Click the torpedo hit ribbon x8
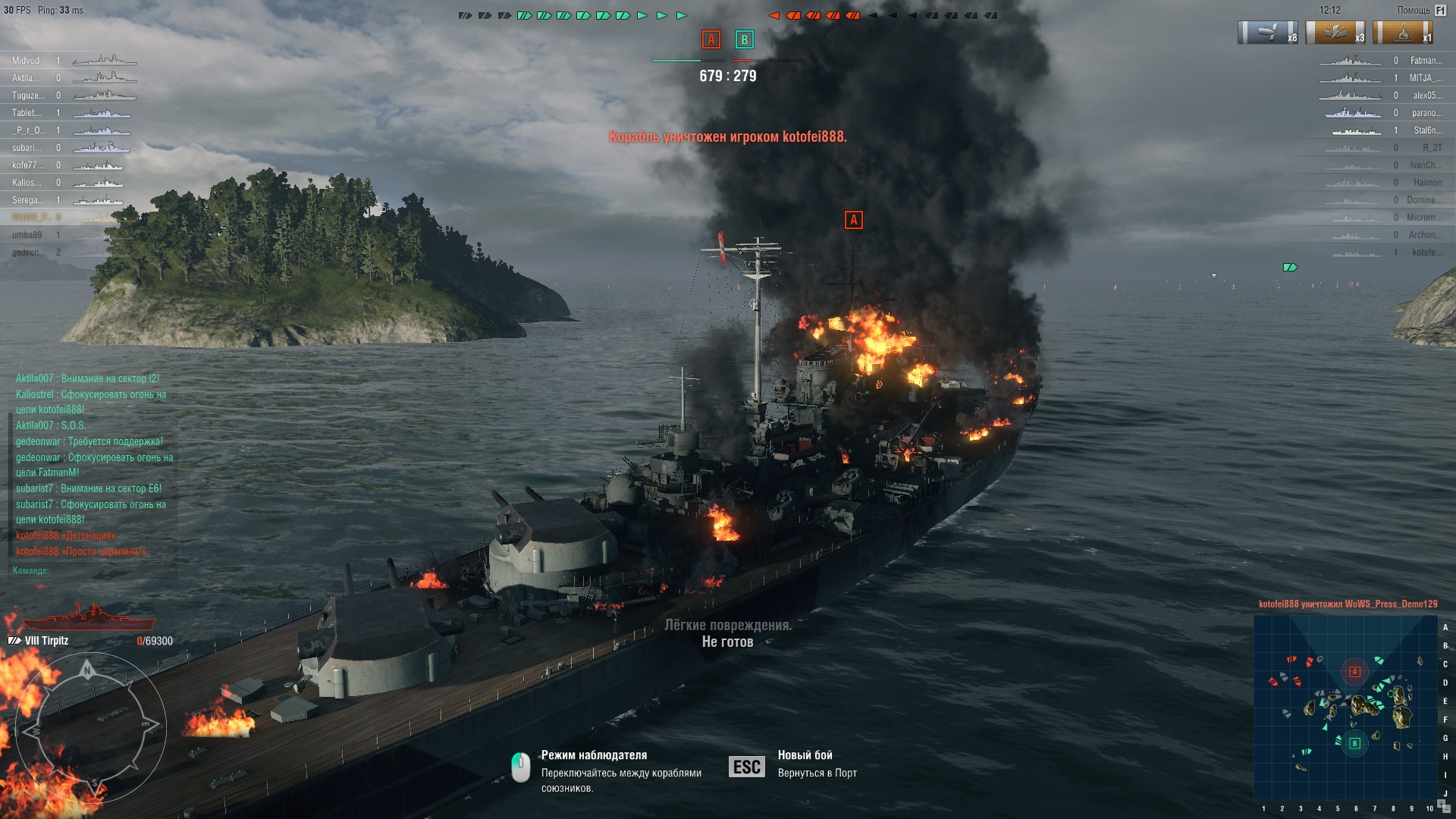 (1267, 33)
